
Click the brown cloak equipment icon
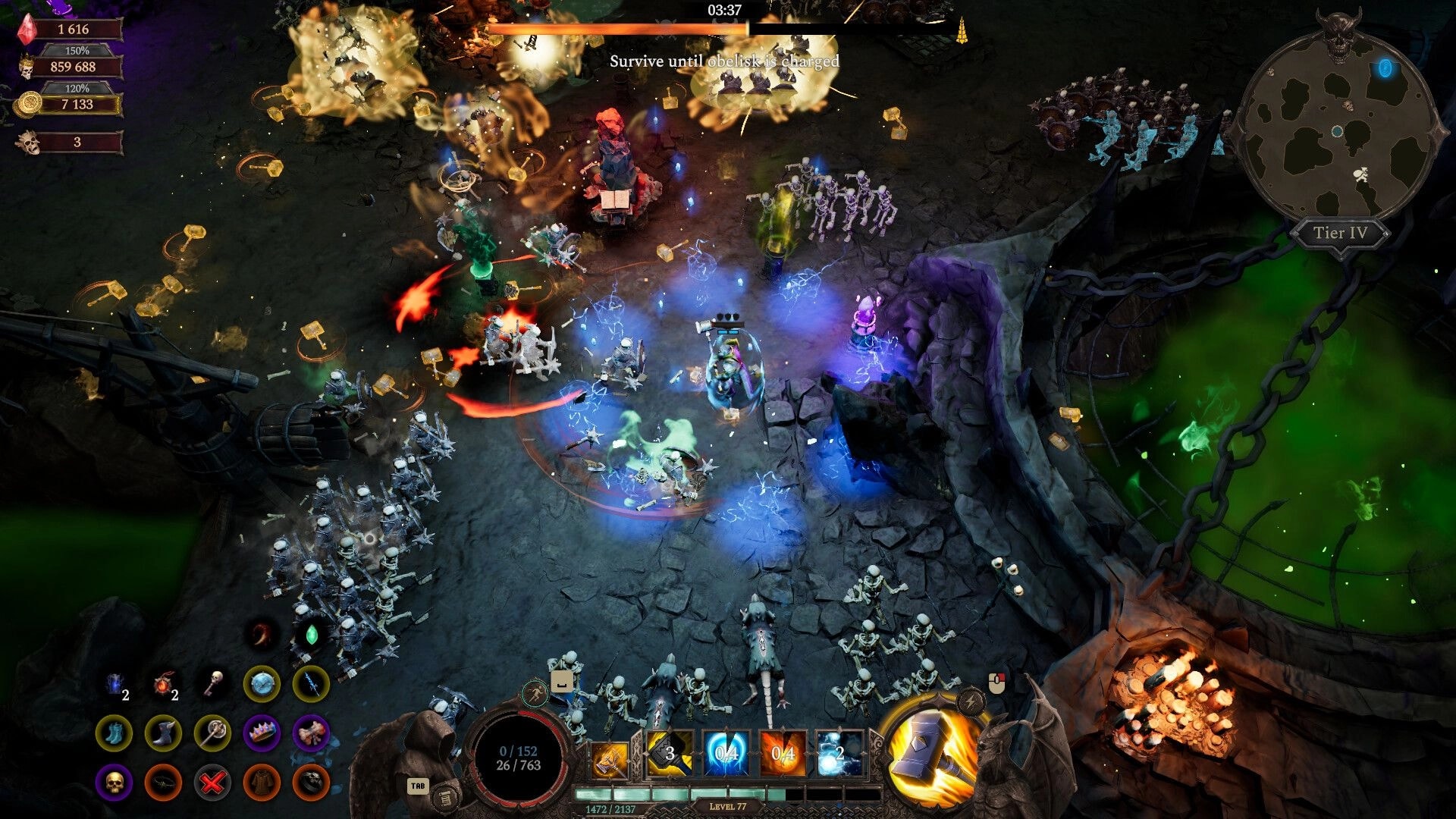tap(262, 782)
